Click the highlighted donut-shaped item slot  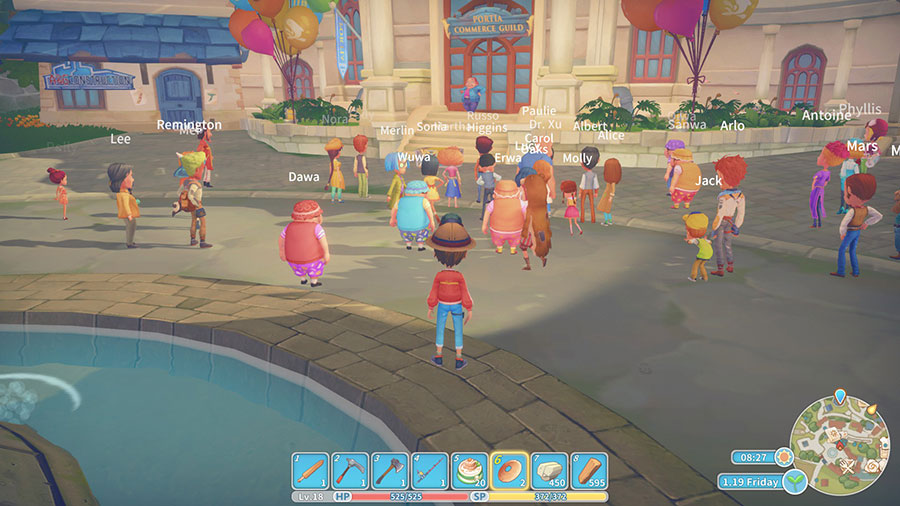tap(509, 471)
